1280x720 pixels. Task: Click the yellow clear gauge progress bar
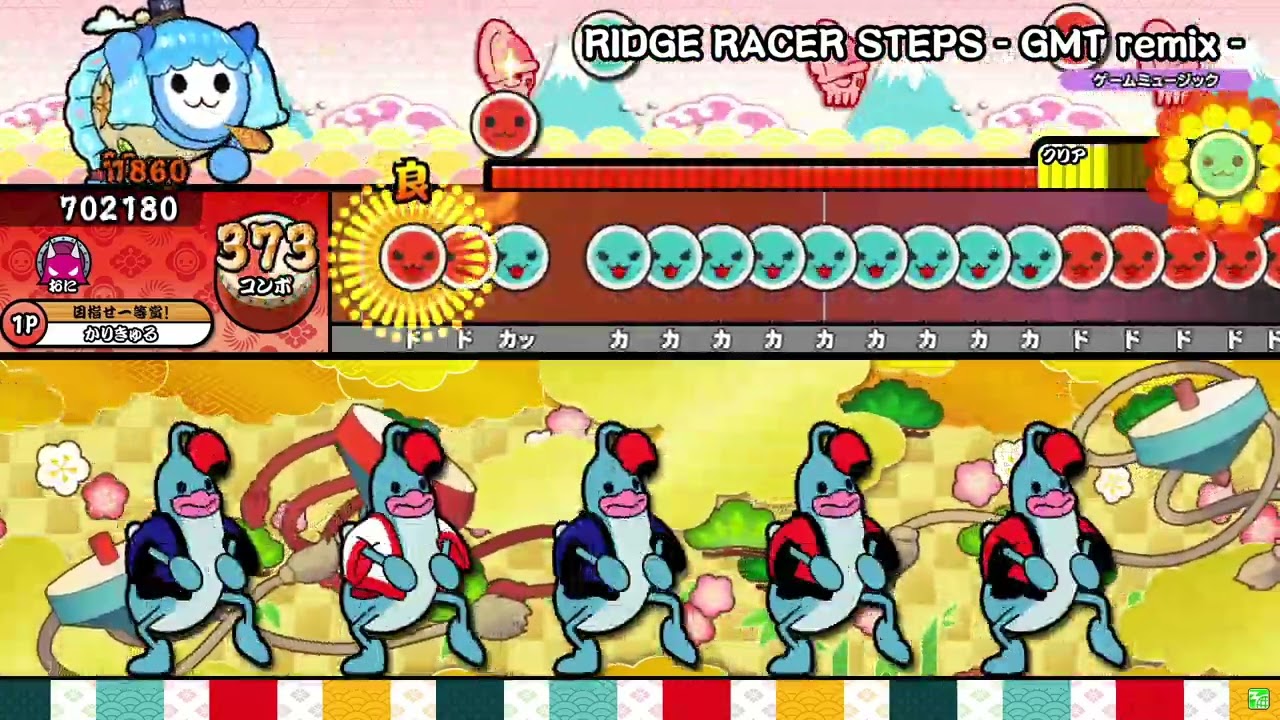pyautogui.click(x=1075, y=174)
